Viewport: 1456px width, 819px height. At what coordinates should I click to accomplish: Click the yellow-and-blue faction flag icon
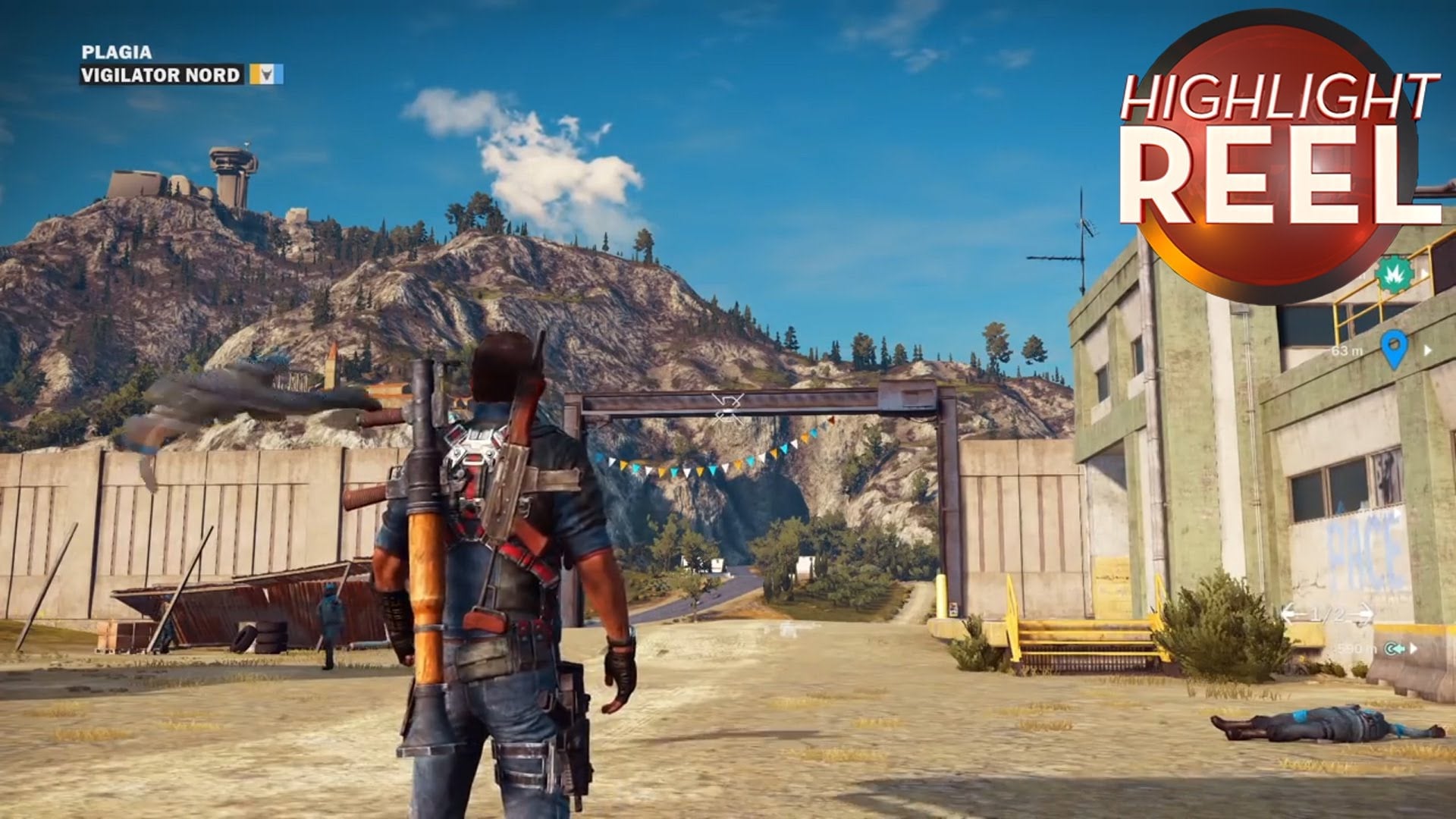pyautogui.click(x=267, y=74)
